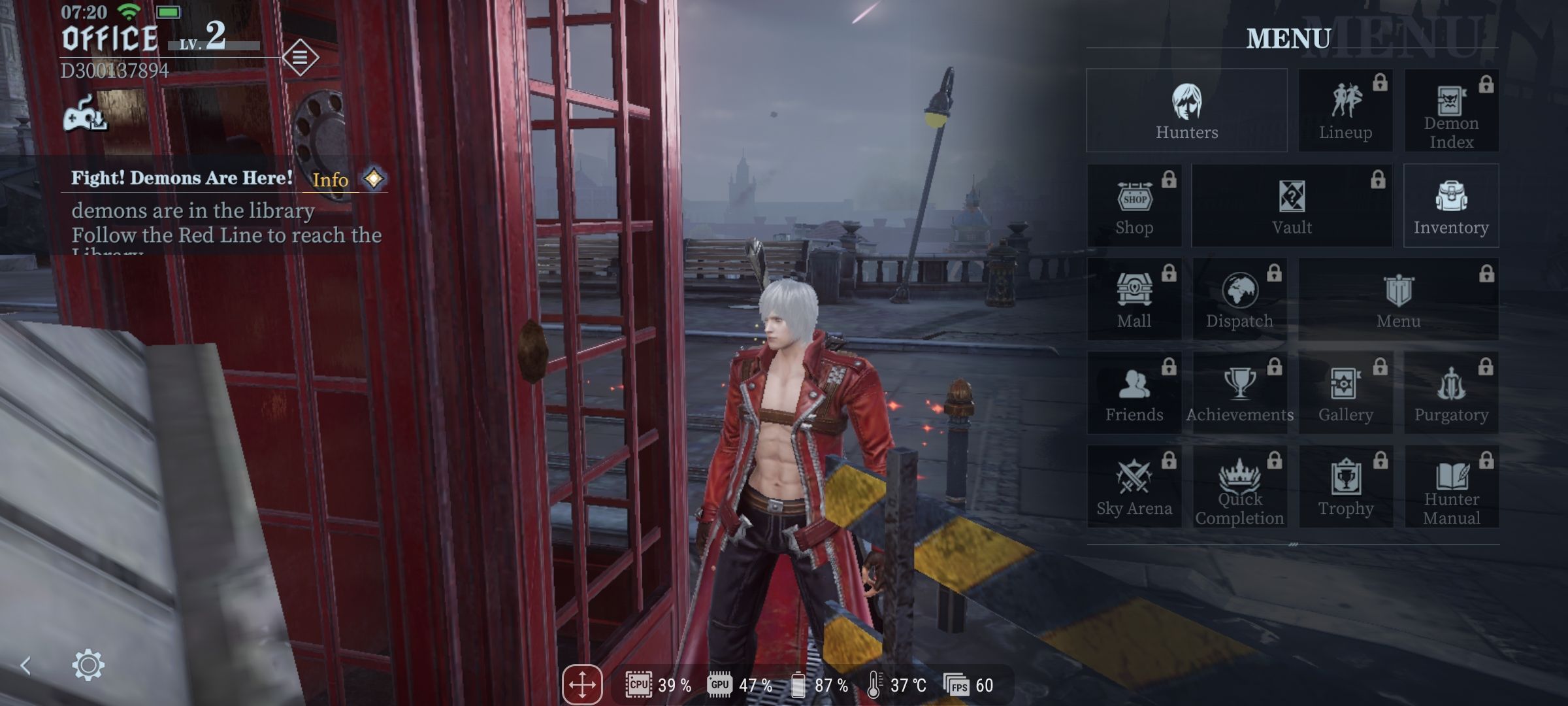The image size is (1568, 706).
Task: Open Lineup from the menu grid
Action: click(1345, 111)
